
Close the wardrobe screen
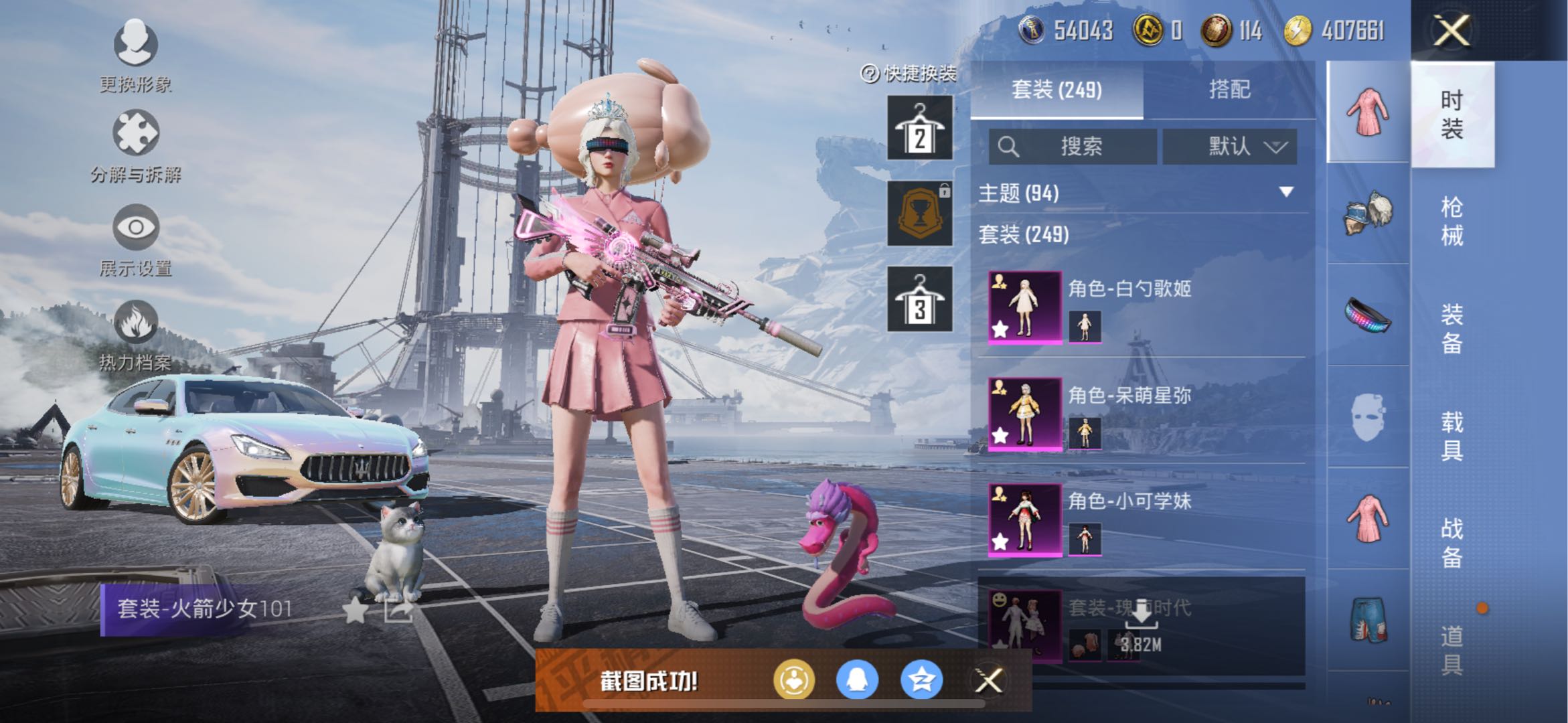[1451, 30]
